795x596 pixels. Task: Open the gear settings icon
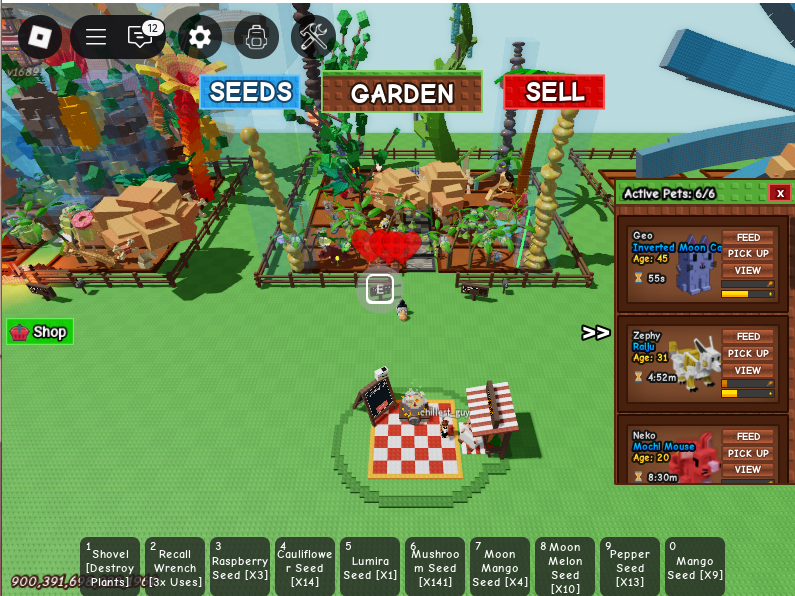pyautogui.click(x=200, y=38)
